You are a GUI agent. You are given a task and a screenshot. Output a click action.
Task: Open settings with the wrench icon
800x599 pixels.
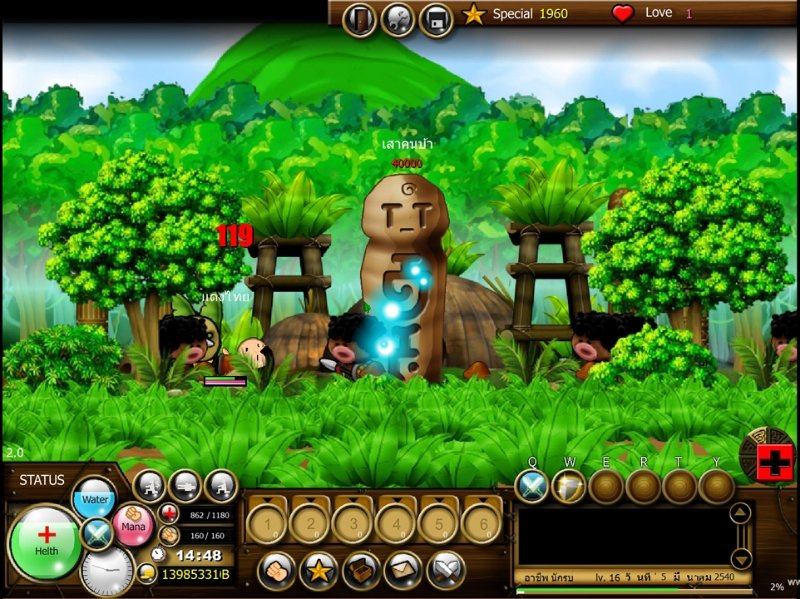pos(397,18)
